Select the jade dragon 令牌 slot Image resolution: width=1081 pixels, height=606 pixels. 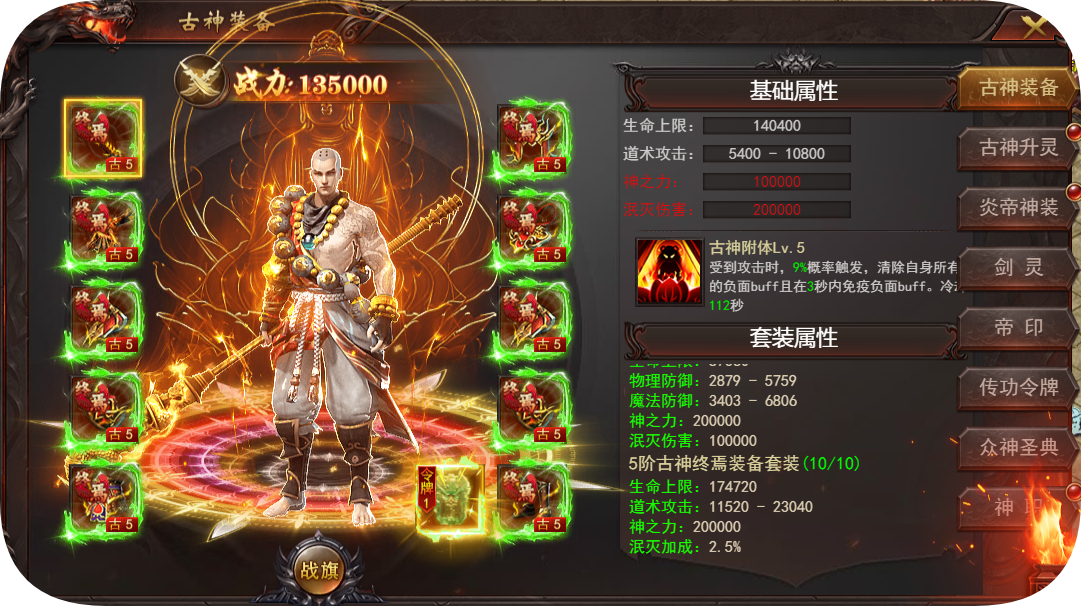click(x=450, y=497)
